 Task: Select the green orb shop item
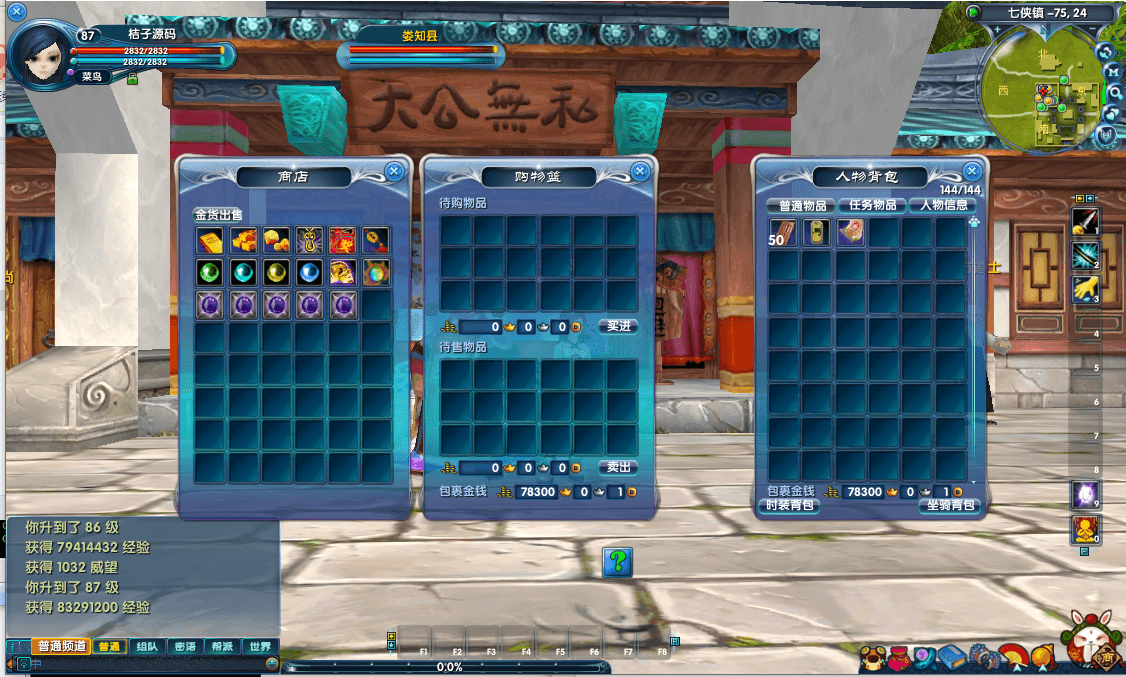[210, 273]
